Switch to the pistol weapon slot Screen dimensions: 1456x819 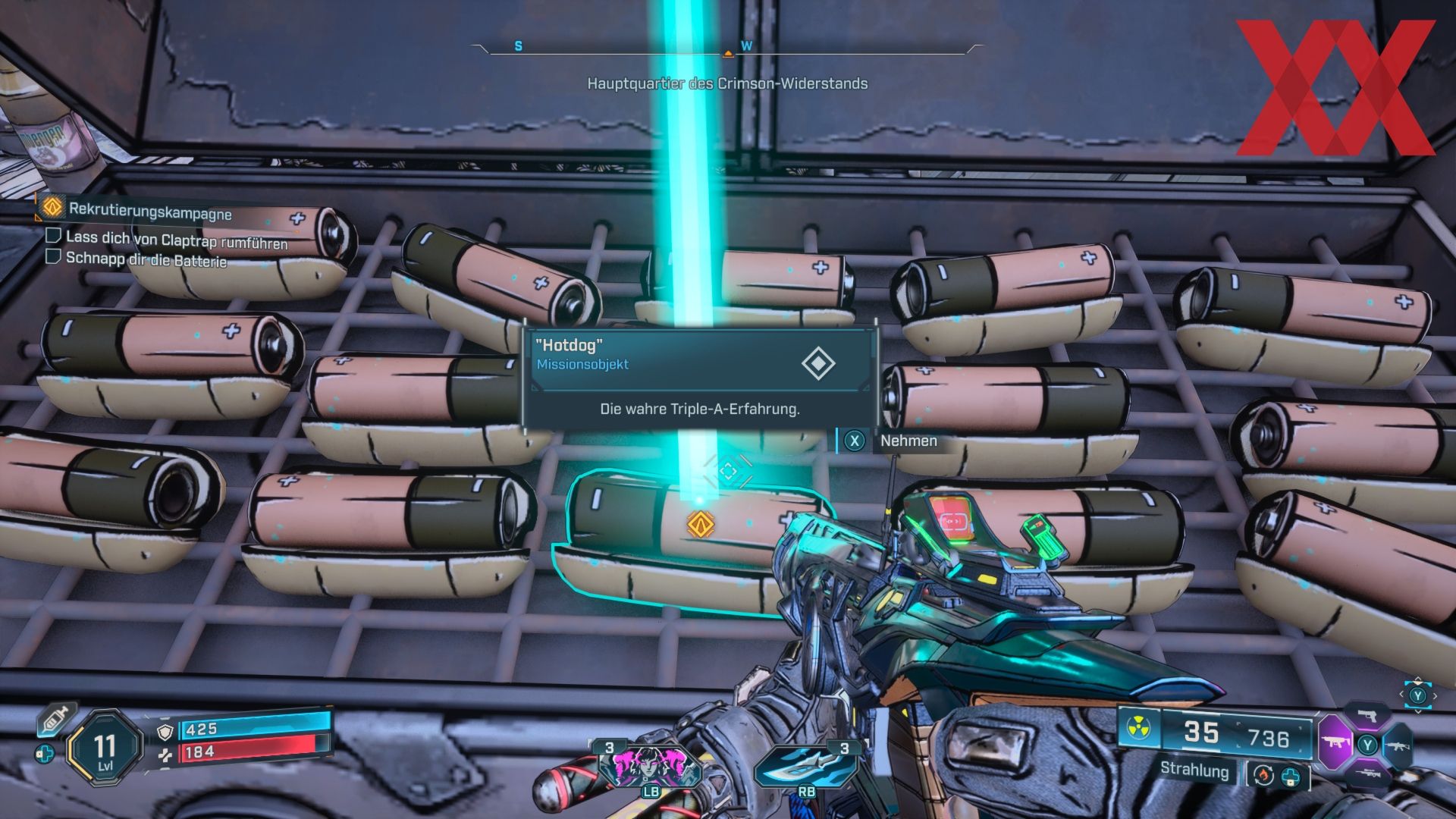pyautogui.click(x=1367, y=715)
